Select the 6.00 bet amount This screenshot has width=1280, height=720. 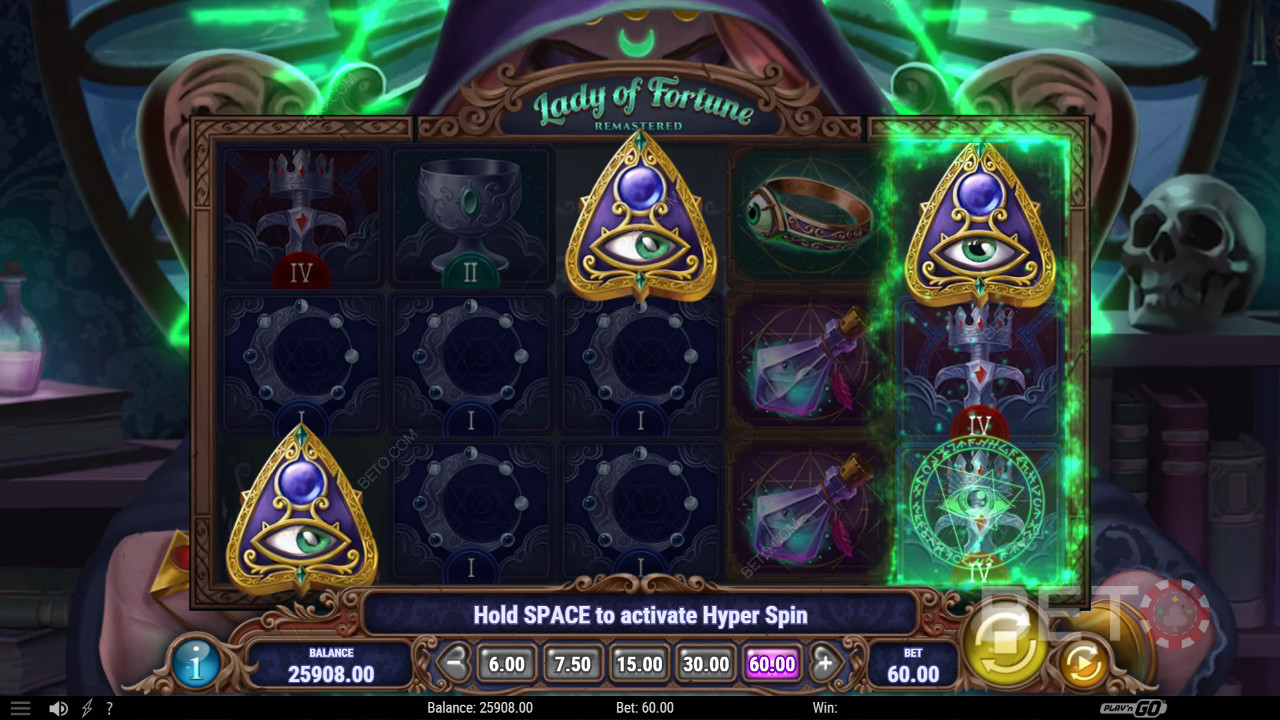[x=507, y=664]
